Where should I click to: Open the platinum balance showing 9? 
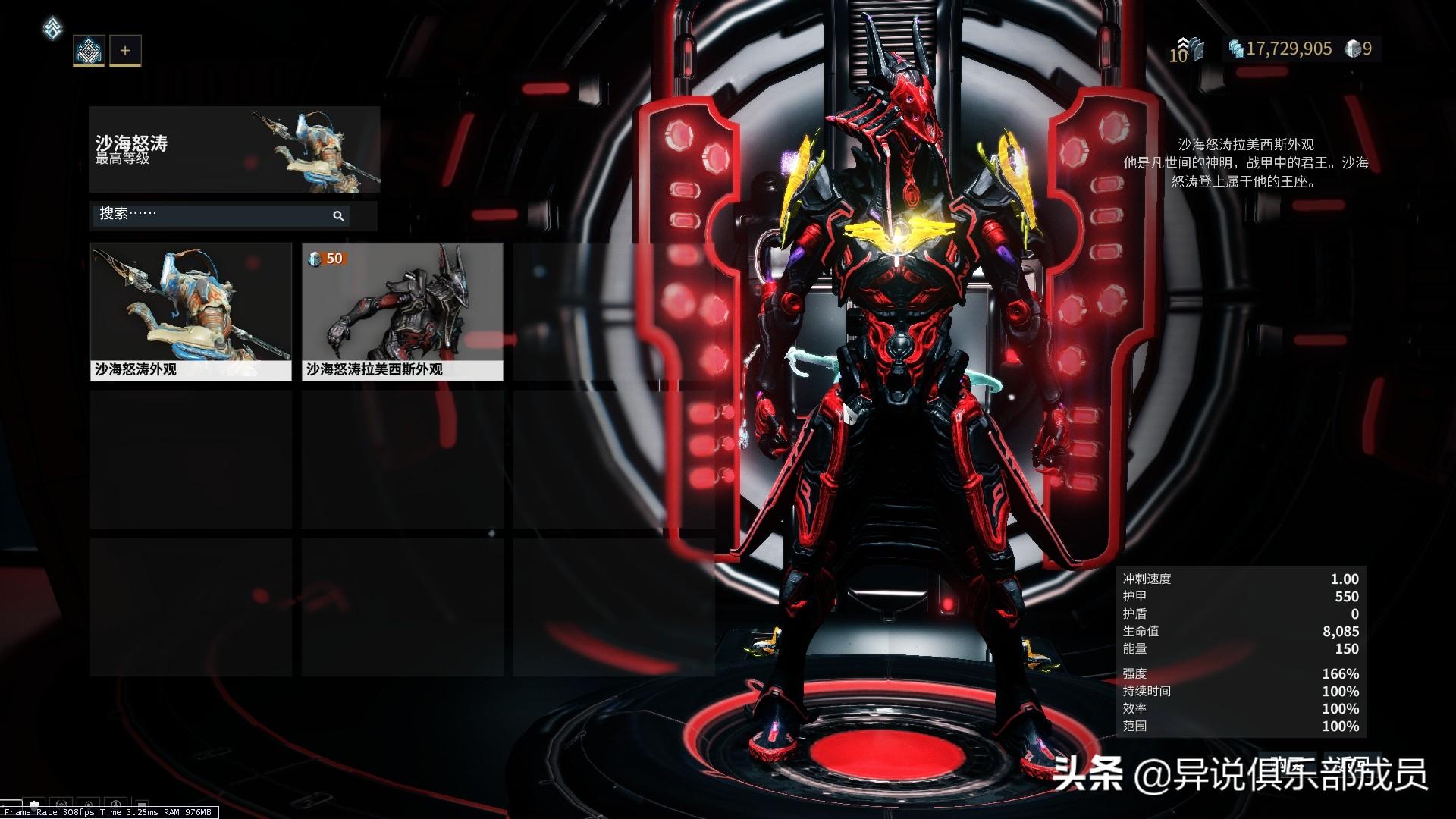[x=1358, y=49]
